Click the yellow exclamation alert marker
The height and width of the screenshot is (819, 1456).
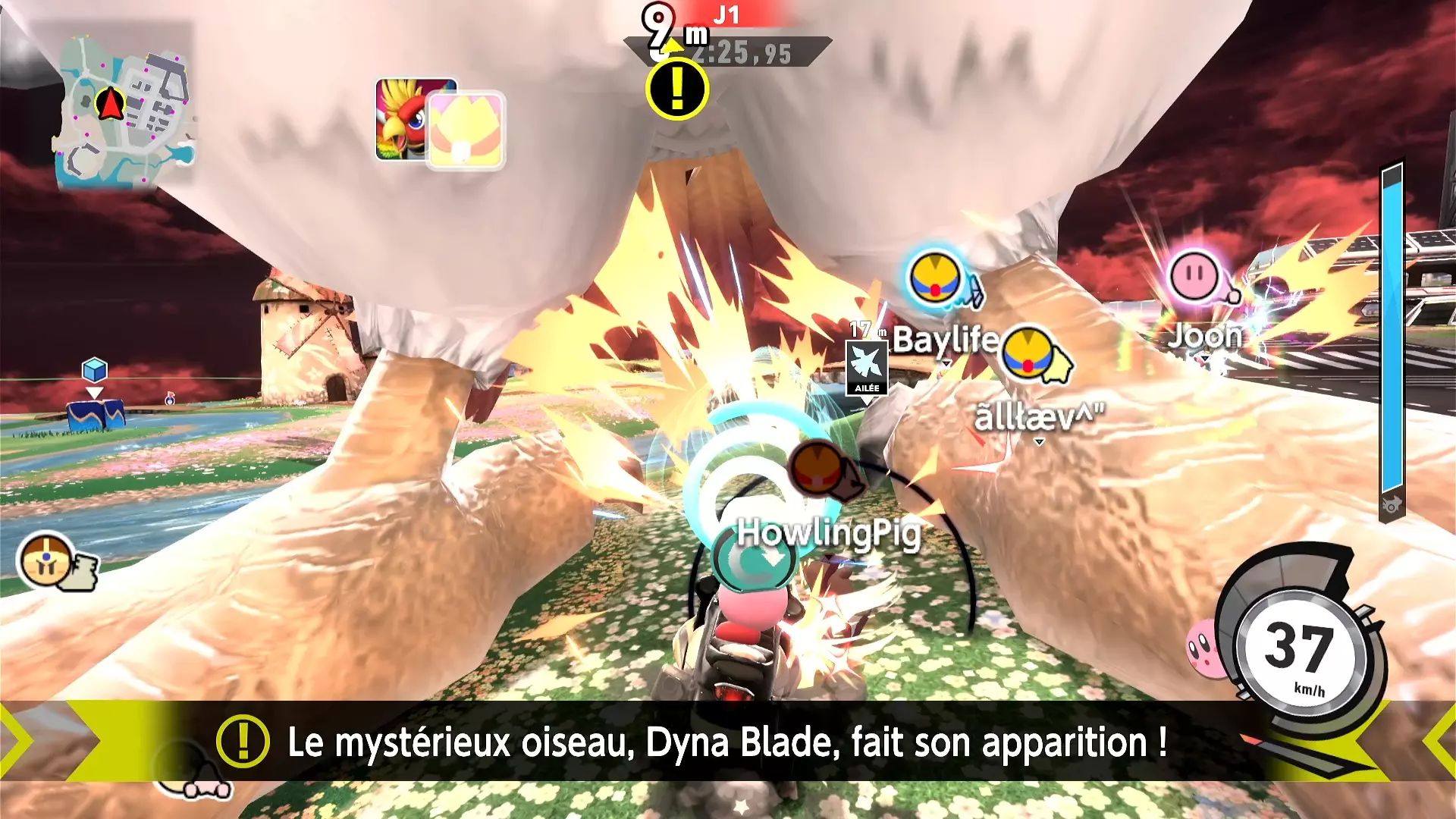(x=677, y=89)
